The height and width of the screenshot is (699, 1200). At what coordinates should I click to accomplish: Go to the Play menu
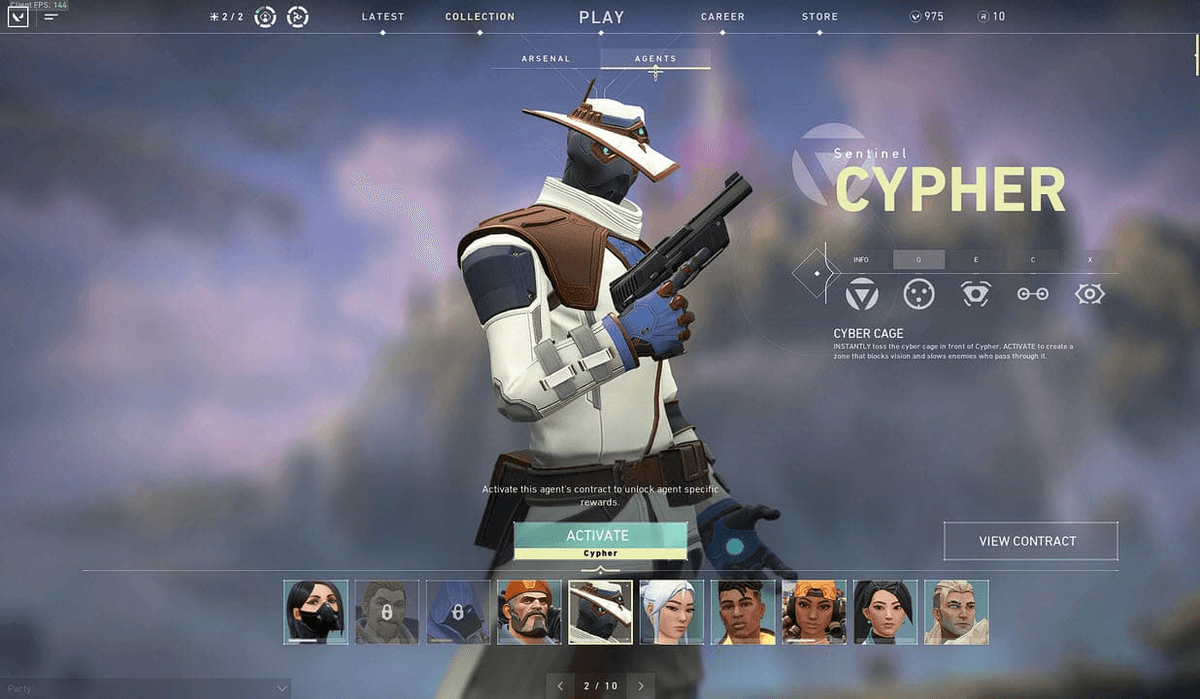[601, 17]
